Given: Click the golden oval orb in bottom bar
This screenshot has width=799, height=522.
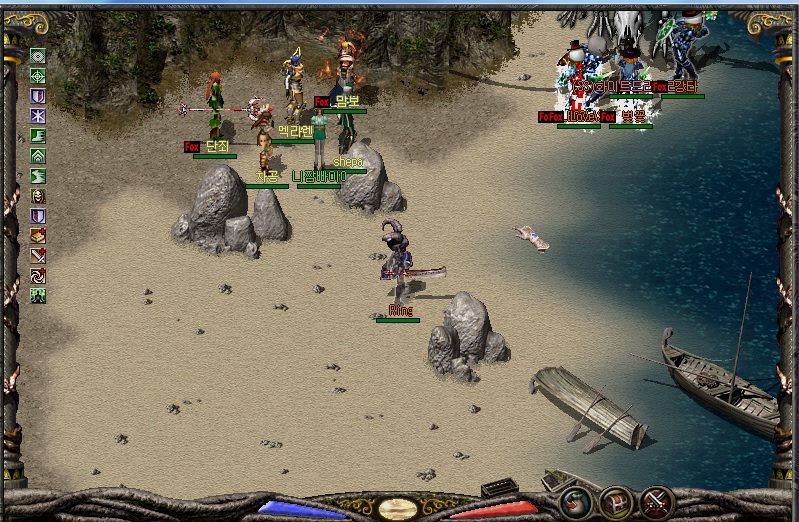Looking at the screenshot, I should pos(399,508).
